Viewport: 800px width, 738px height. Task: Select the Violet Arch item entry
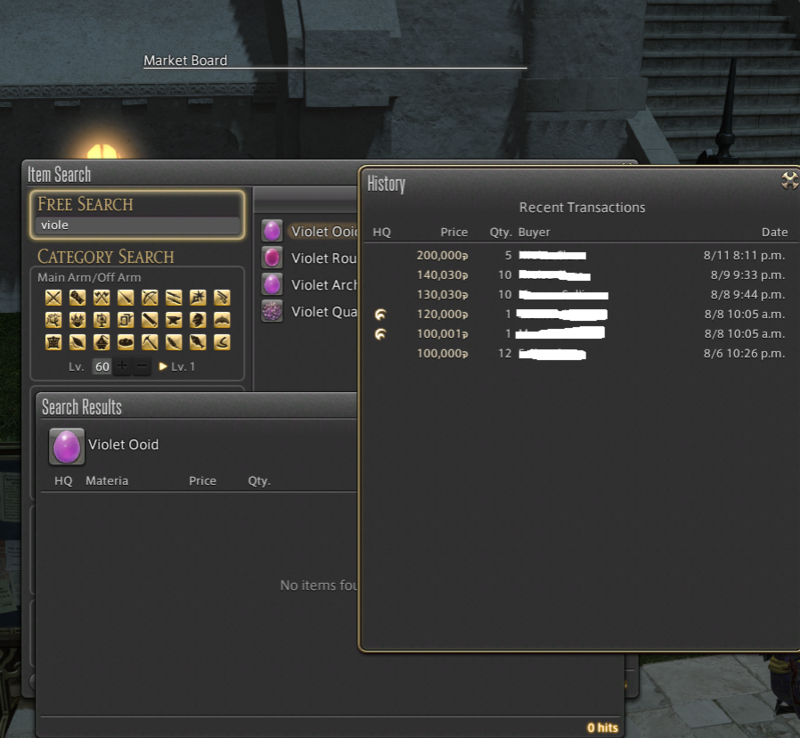point(324,285)
